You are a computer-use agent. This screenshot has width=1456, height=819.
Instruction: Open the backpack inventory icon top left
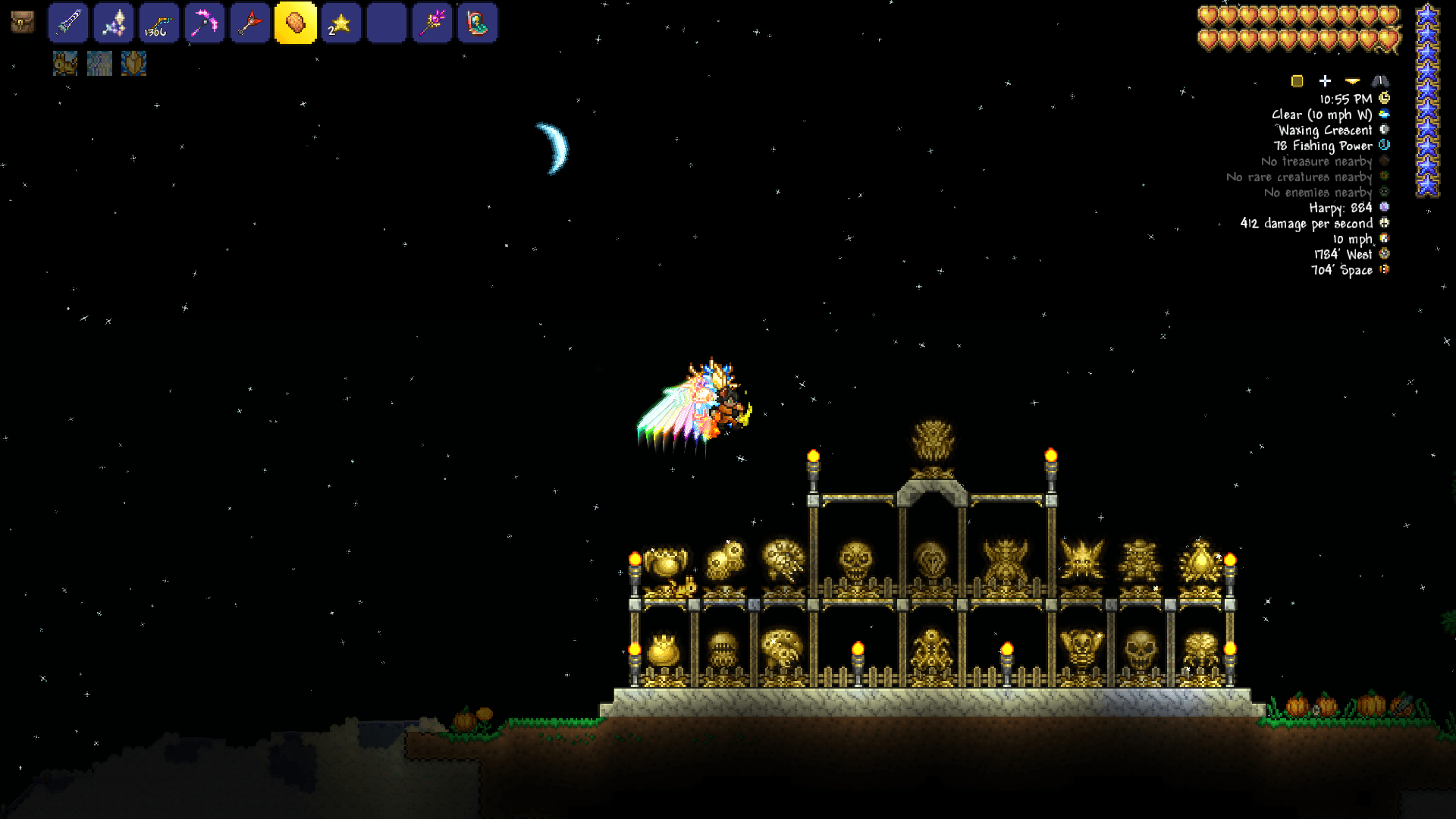tap(23, 23)
